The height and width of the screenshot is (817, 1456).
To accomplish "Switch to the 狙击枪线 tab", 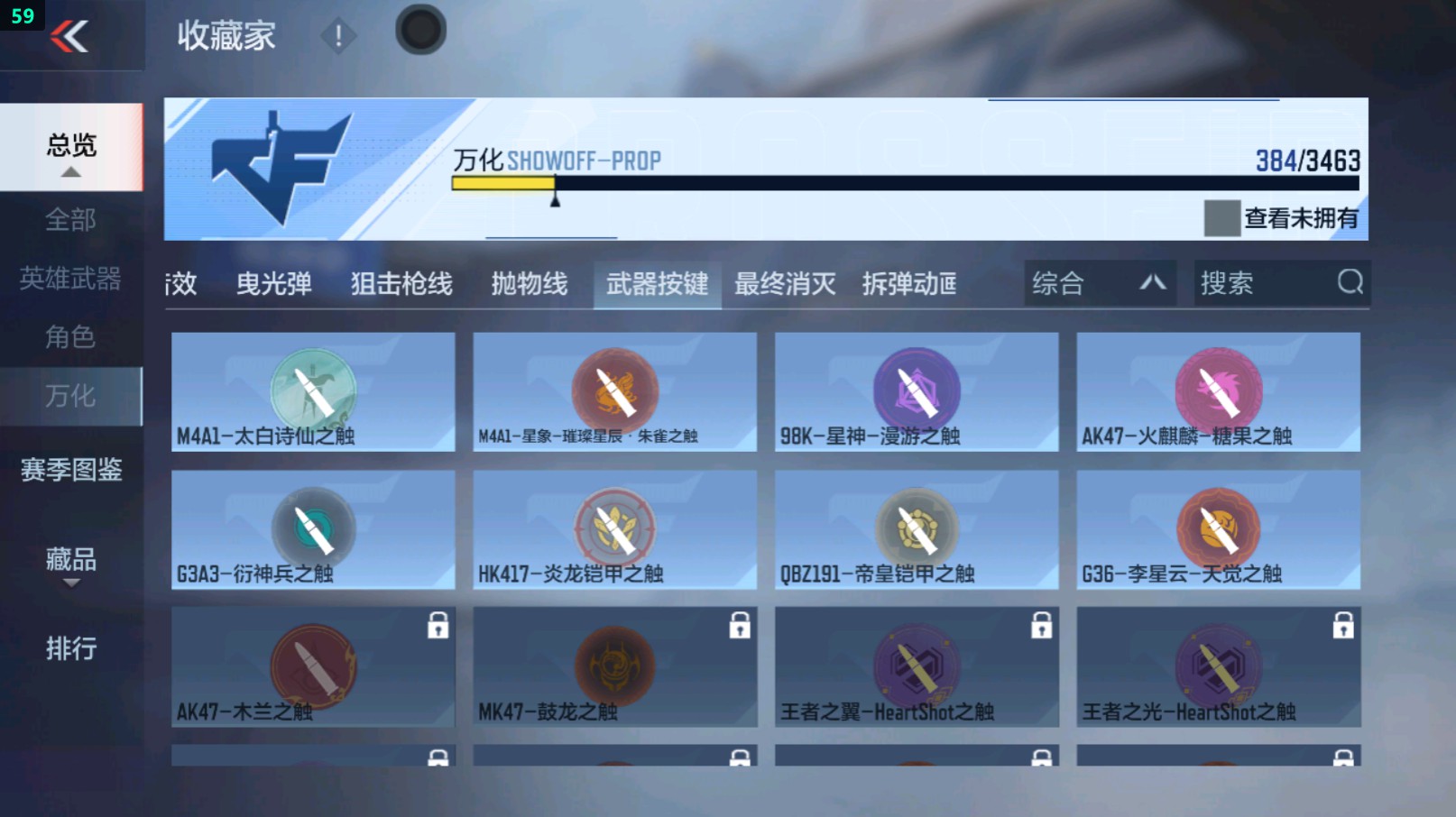I will pos(400,283).
